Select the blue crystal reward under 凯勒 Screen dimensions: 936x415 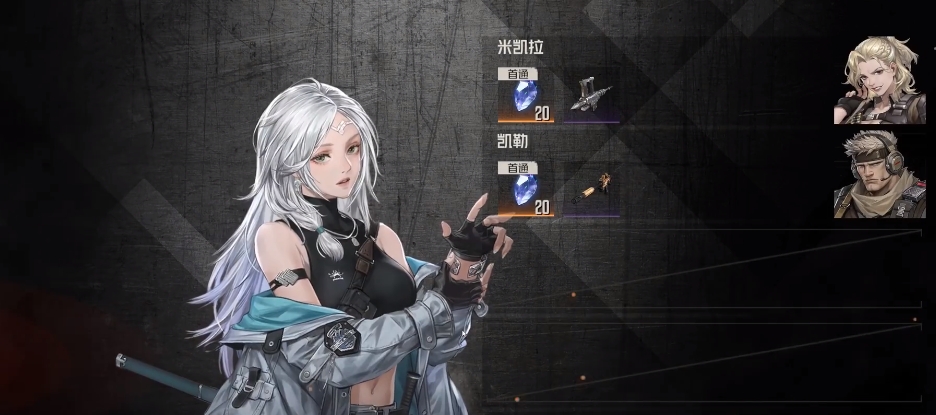(x=526, y=189)
